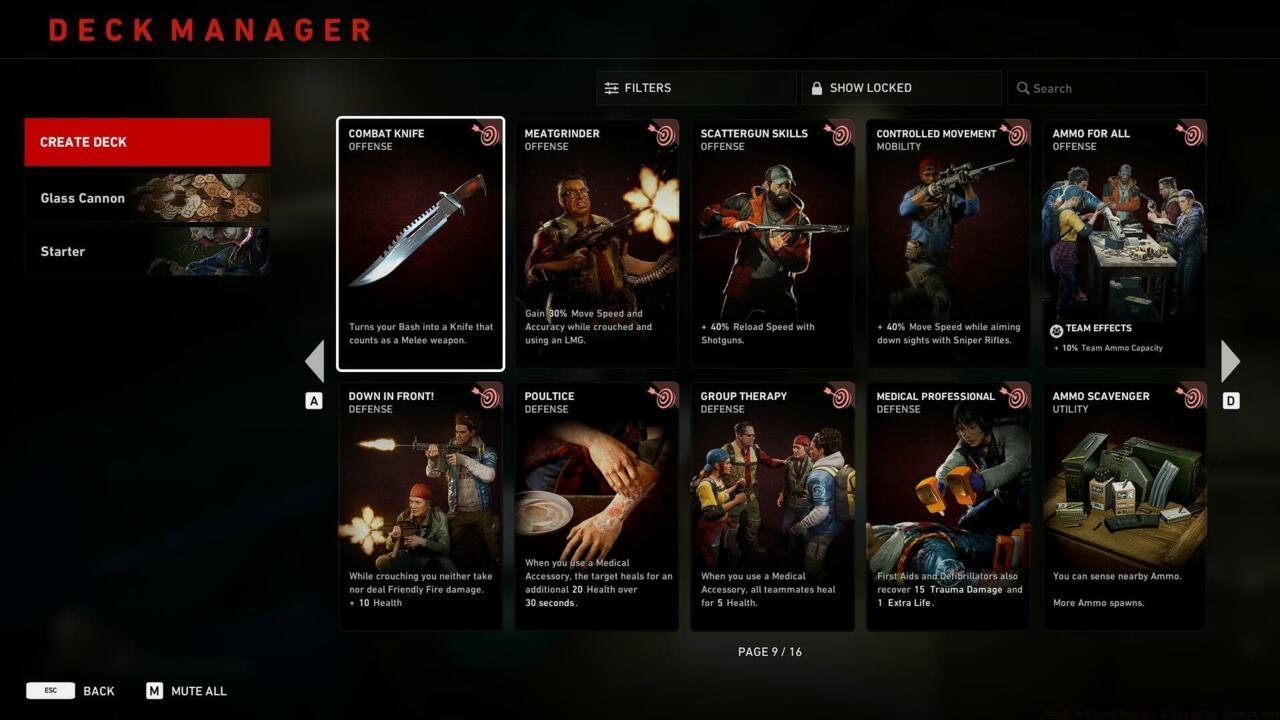Click the Create Deck button
The image size is (1280, 720).
click(147, 142)
